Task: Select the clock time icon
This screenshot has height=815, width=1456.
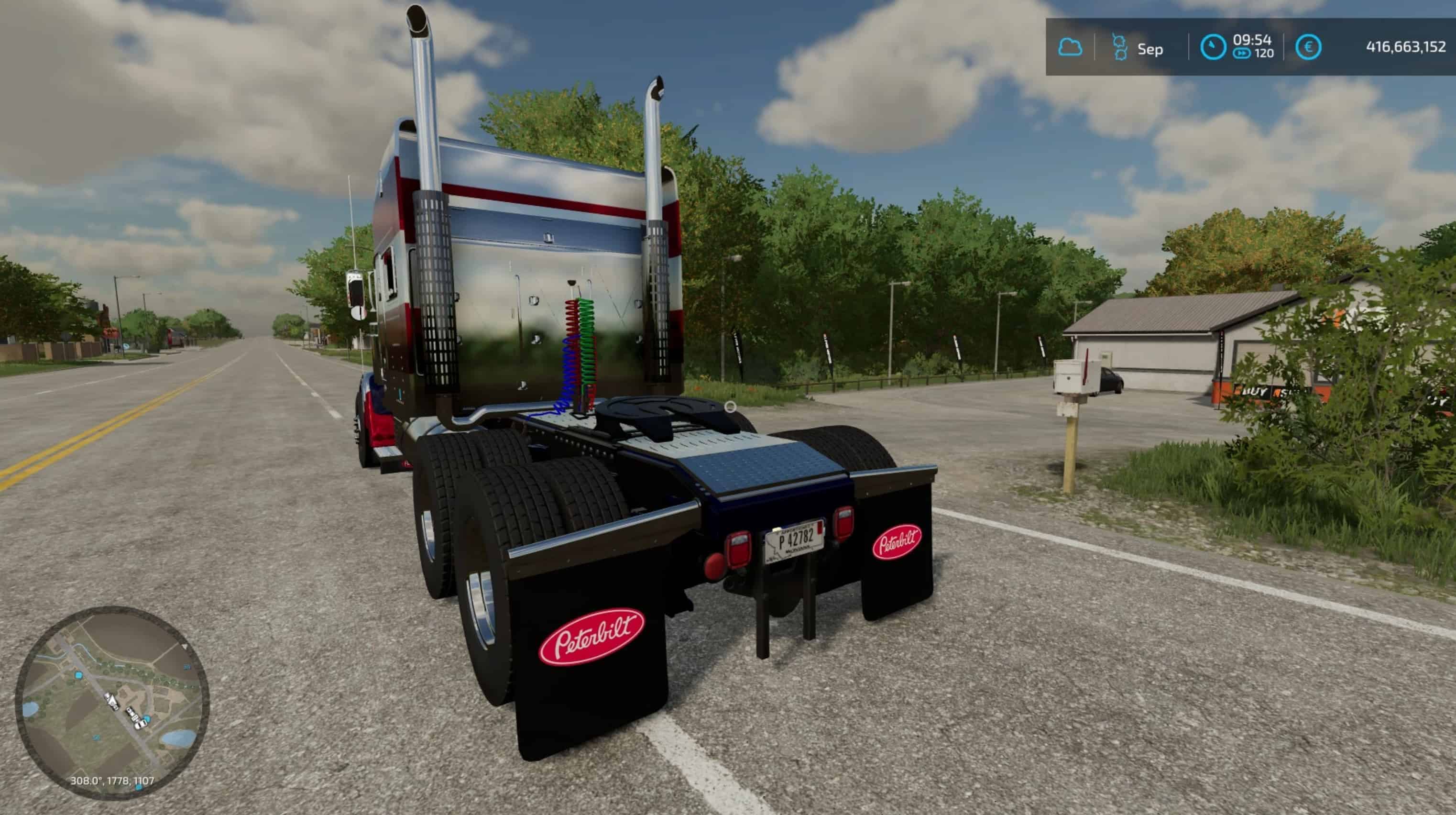Action: pyautogui.click(x=1213, y=47)
